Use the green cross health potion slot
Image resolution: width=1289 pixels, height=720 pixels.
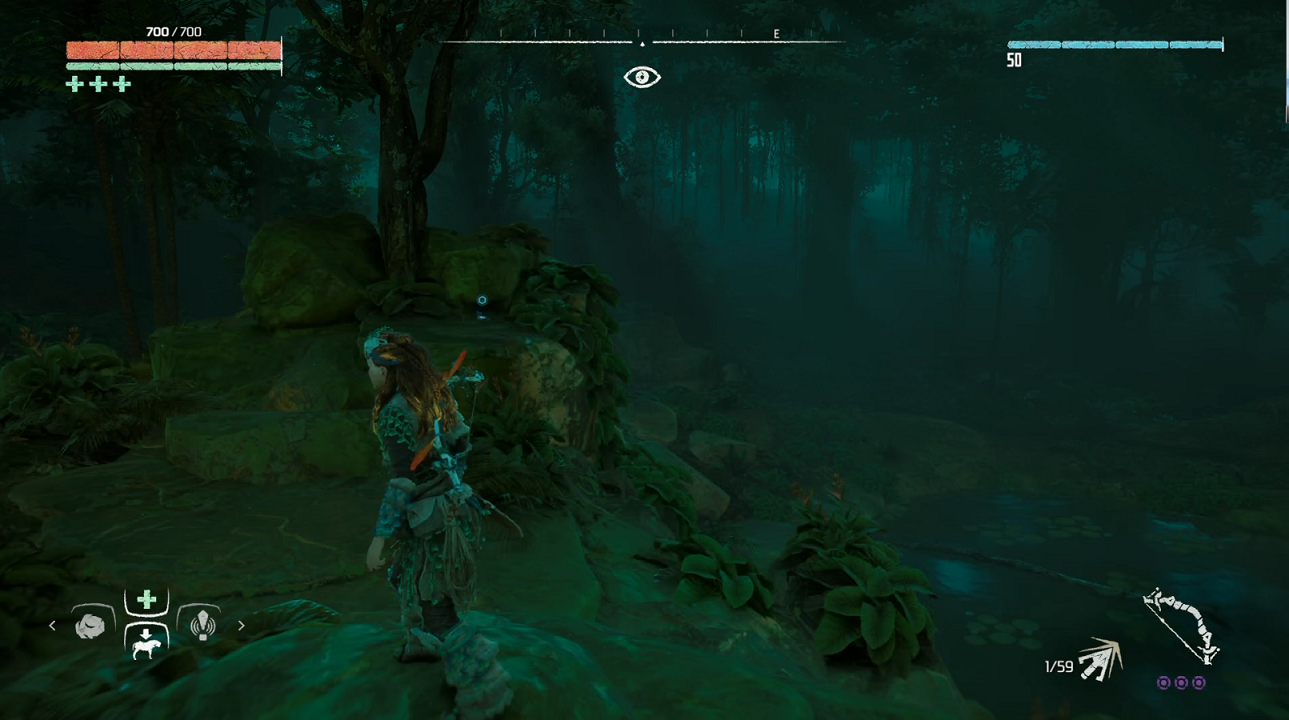click(147, 600)
